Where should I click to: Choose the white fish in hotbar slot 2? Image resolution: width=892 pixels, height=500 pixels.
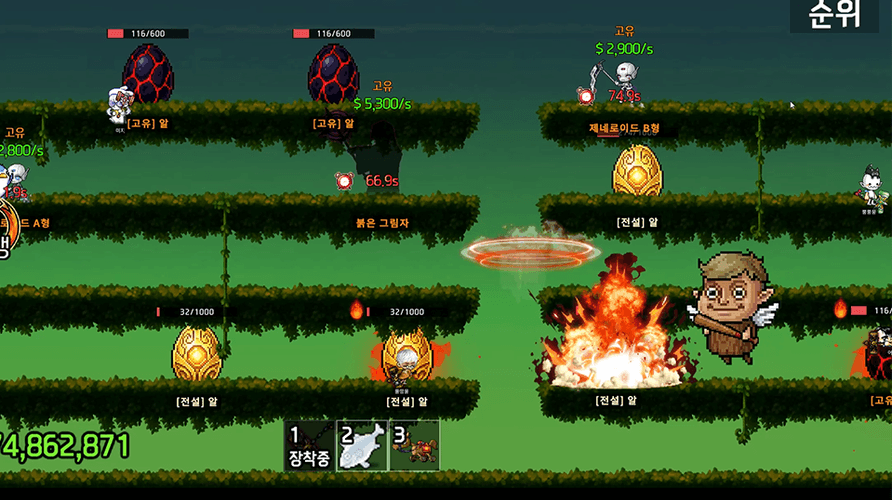pos(362,446)
